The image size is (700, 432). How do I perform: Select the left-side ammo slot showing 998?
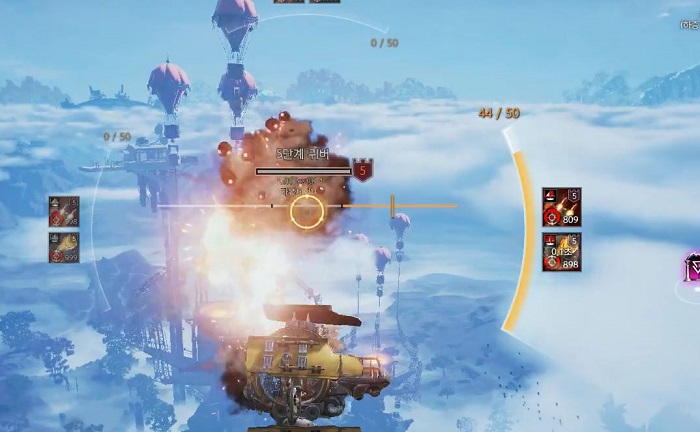coord(64,212)
